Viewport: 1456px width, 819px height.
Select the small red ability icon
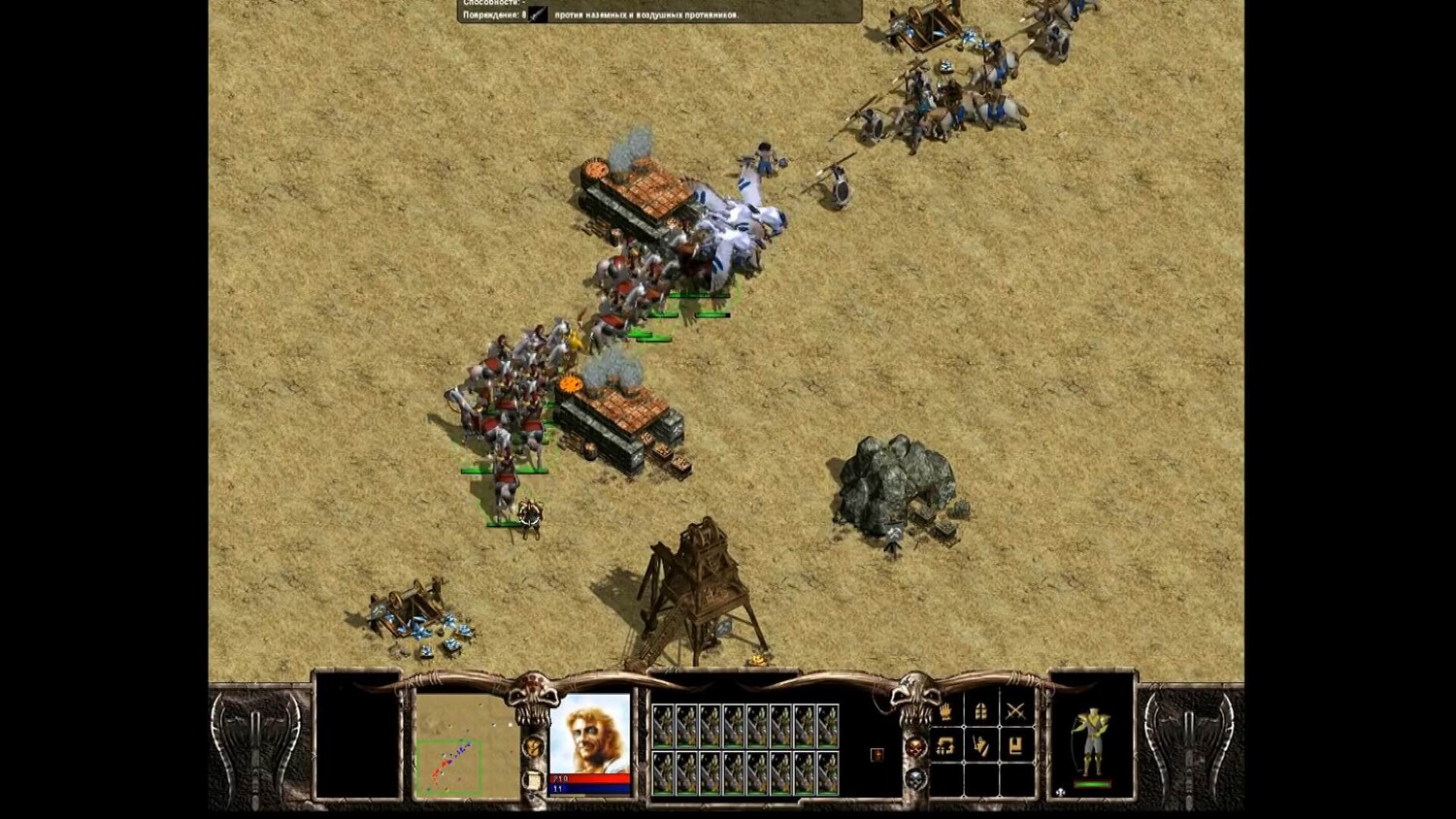[x=877, y=755]
